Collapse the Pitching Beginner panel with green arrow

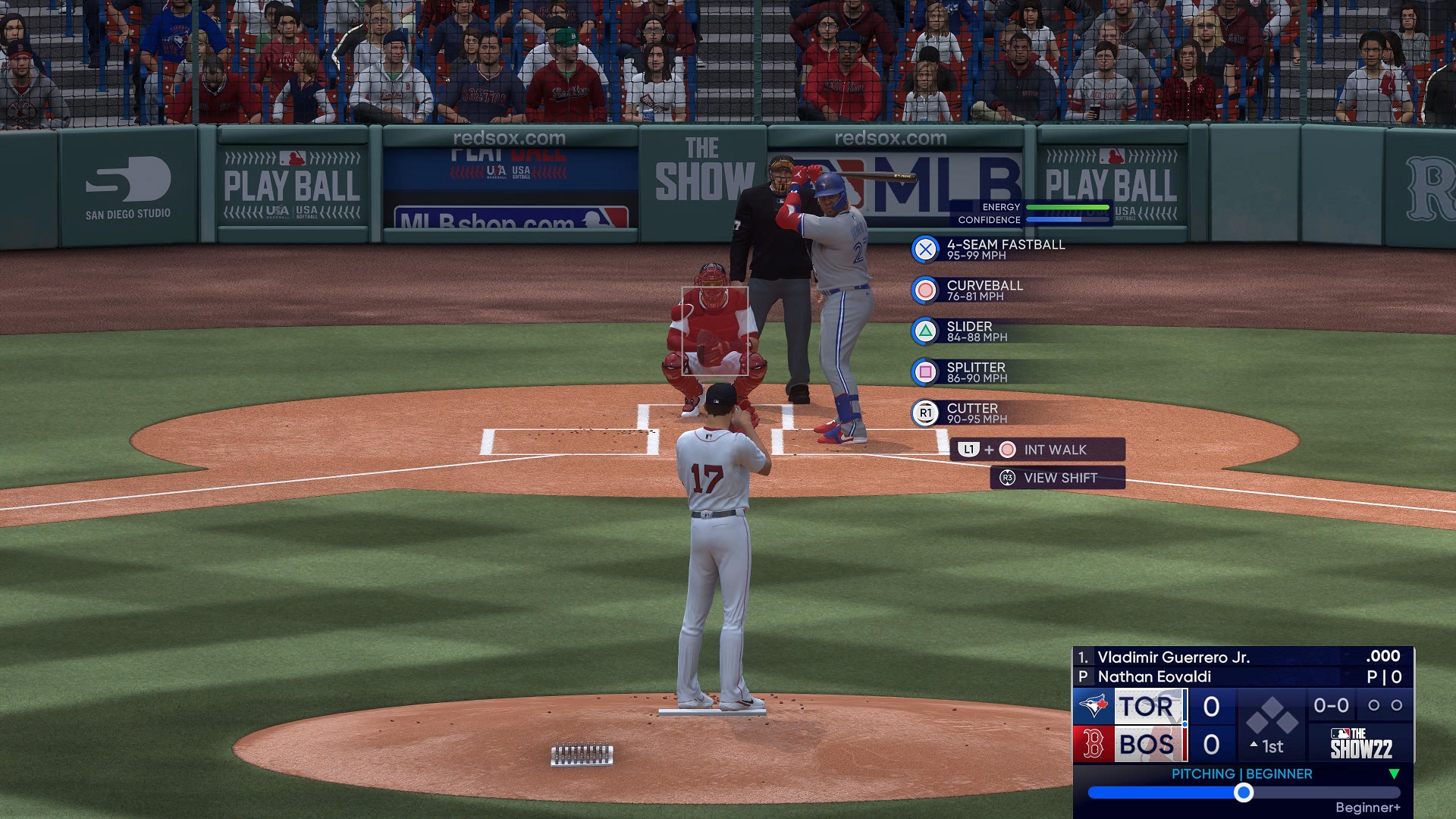pos(1394,774)
